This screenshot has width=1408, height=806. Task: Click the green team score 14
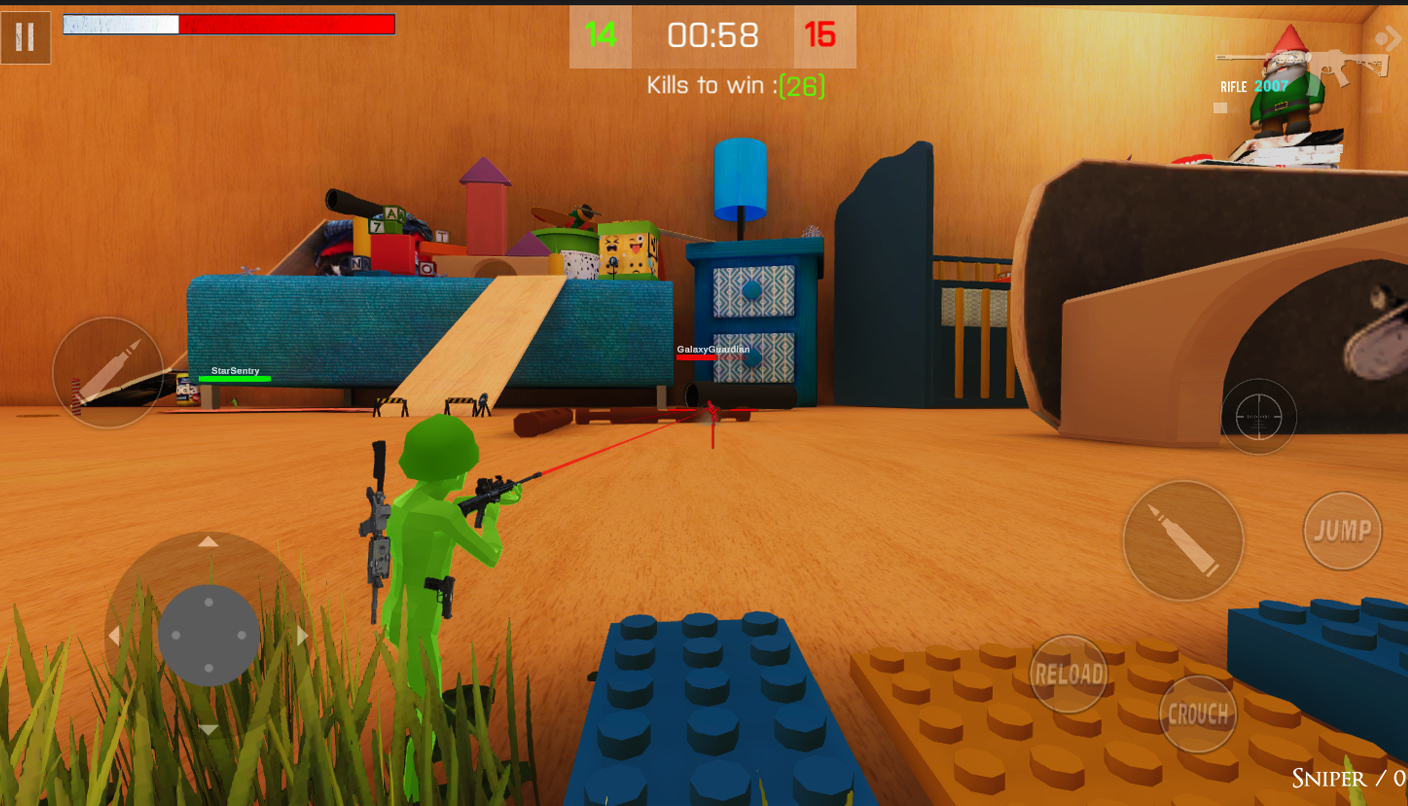tap(600, 36)
